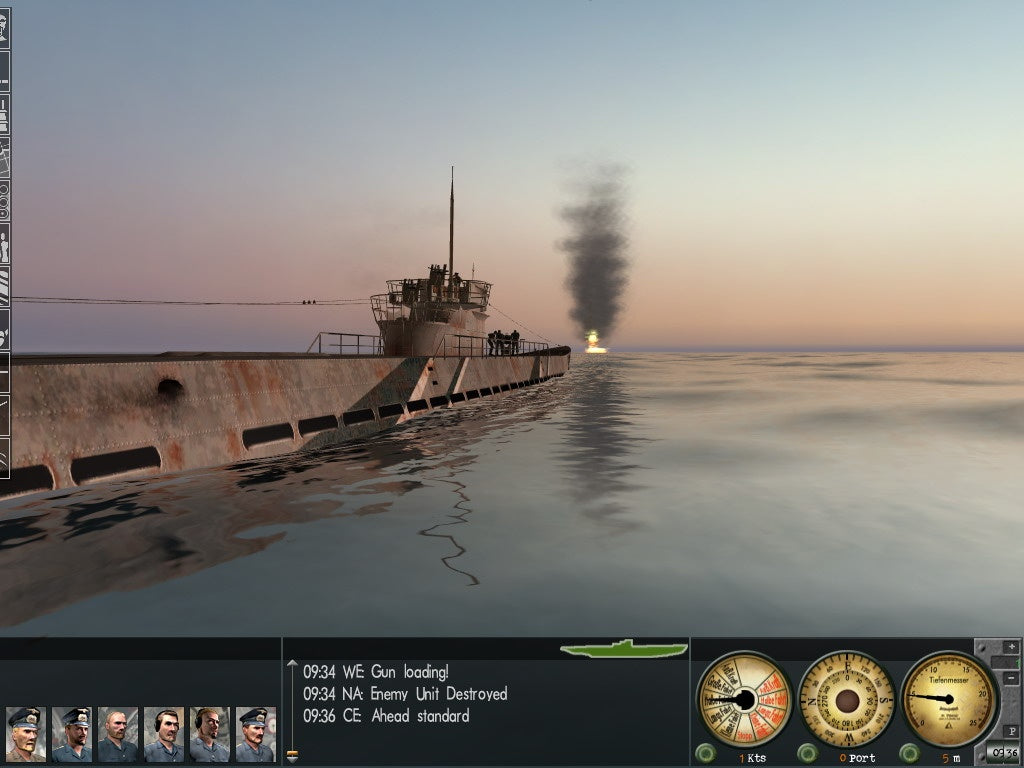
Task: Click the engine telegraph speed dial
Action: pos(744,698)
